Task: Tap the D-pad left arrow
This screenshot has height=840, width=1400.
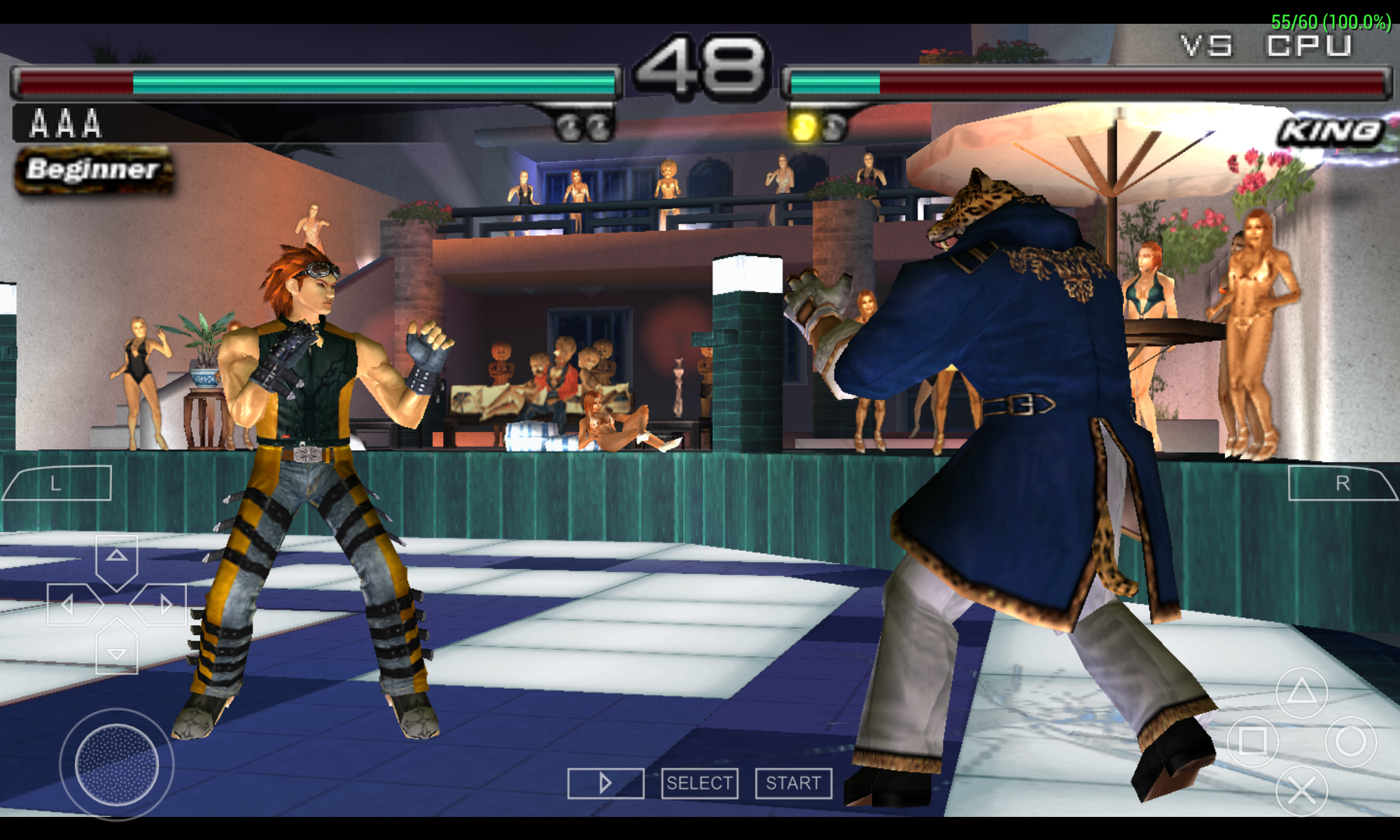Action: (x=71, y=604)
